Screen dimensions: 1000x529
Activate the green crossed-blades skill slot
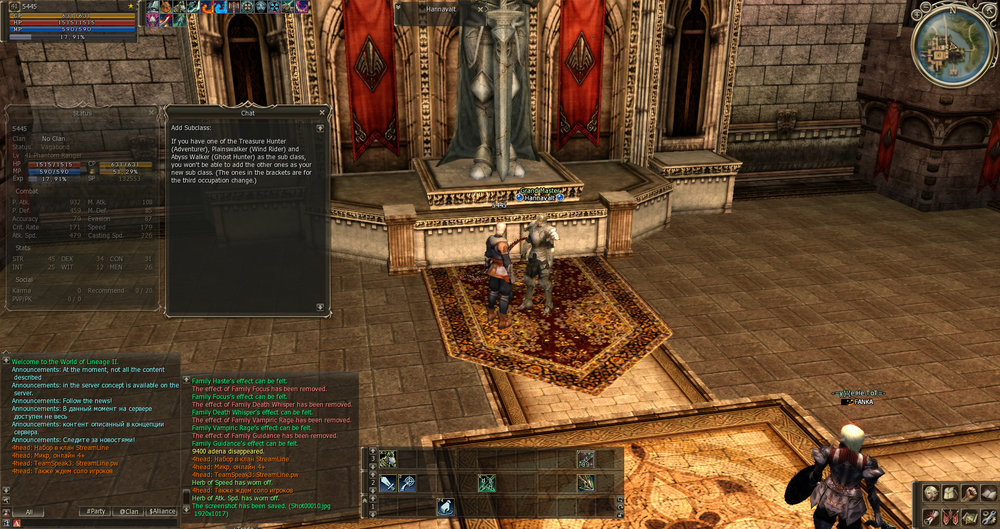click(486, 483)
